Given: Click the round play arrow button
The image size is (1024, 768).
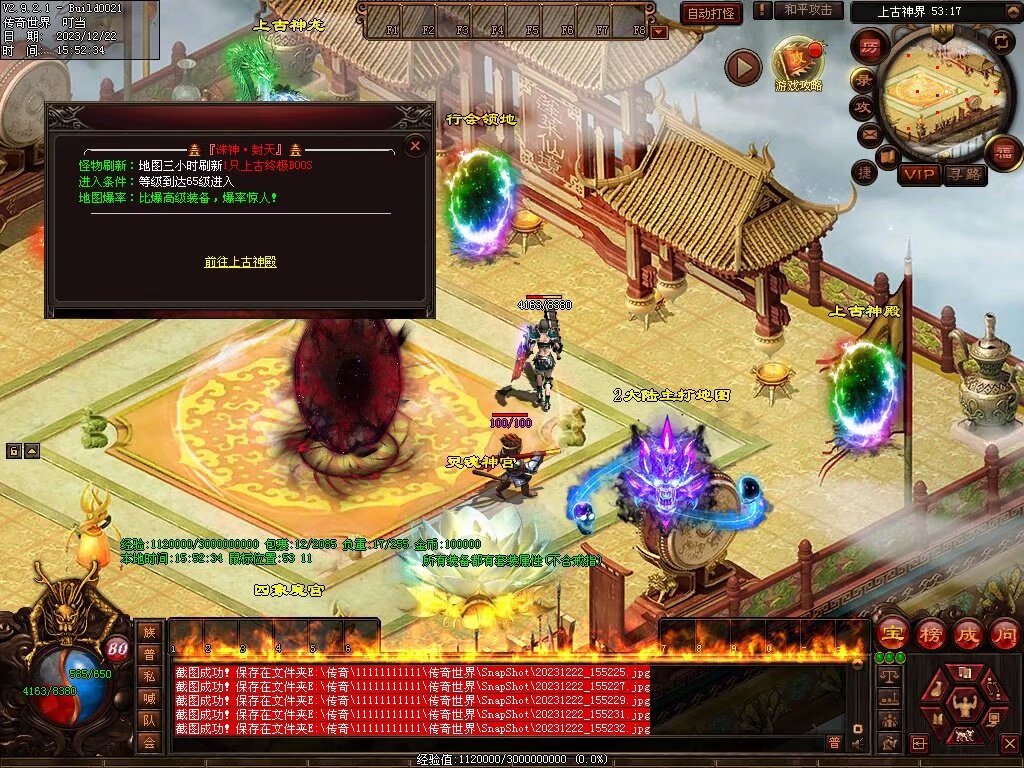Looking at the screenshot, I should pos(743,67).
